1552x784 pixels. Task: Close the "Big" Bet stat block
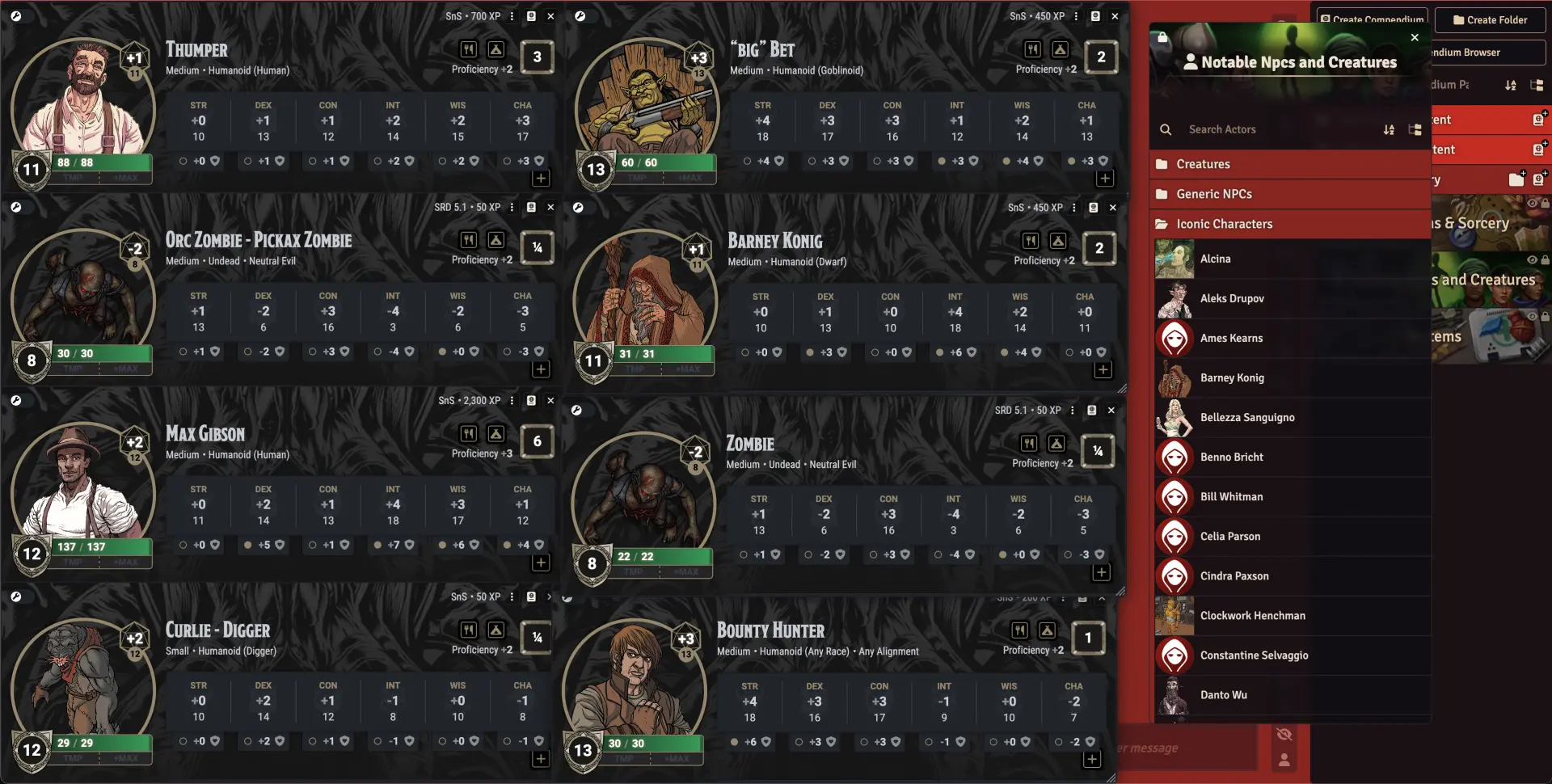click(x=1115, y=16)
